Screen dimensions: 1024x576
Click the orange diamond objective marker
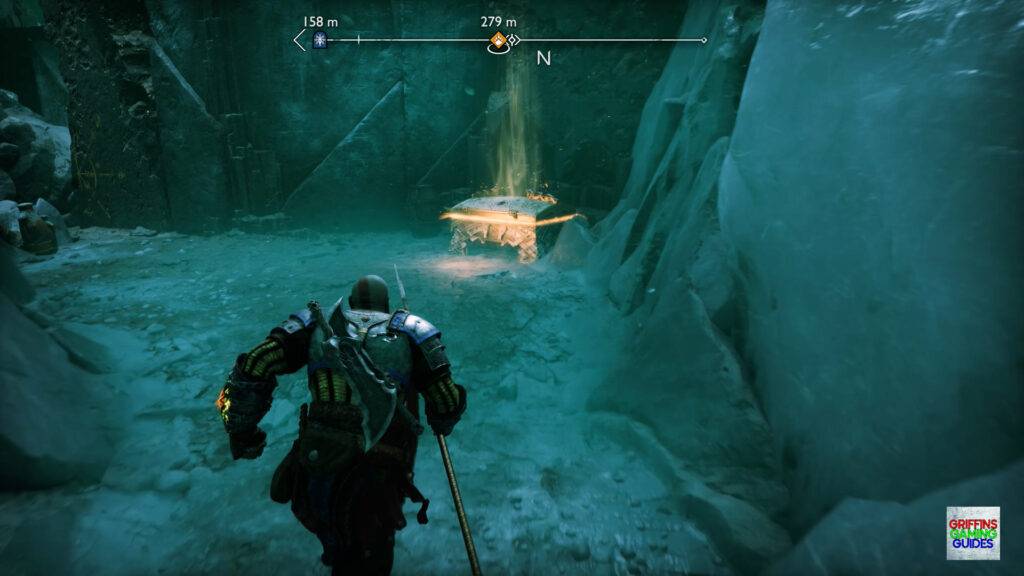[497, 41]
